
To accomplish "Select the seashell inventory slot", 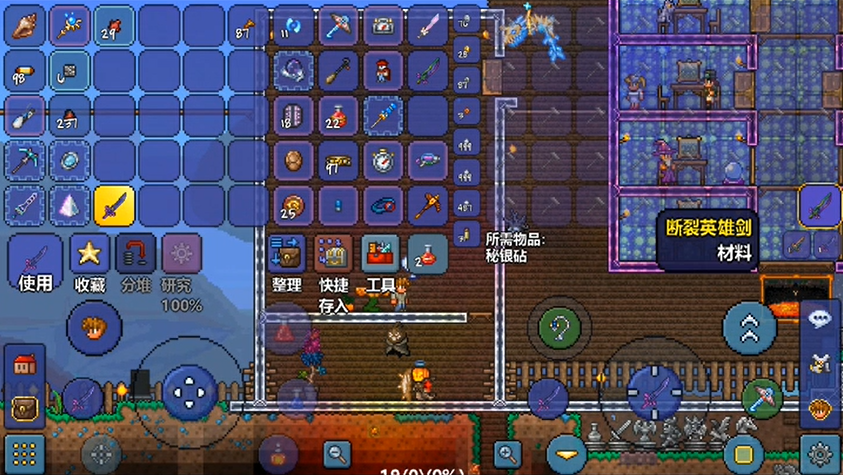I will [x=25, y=27].
